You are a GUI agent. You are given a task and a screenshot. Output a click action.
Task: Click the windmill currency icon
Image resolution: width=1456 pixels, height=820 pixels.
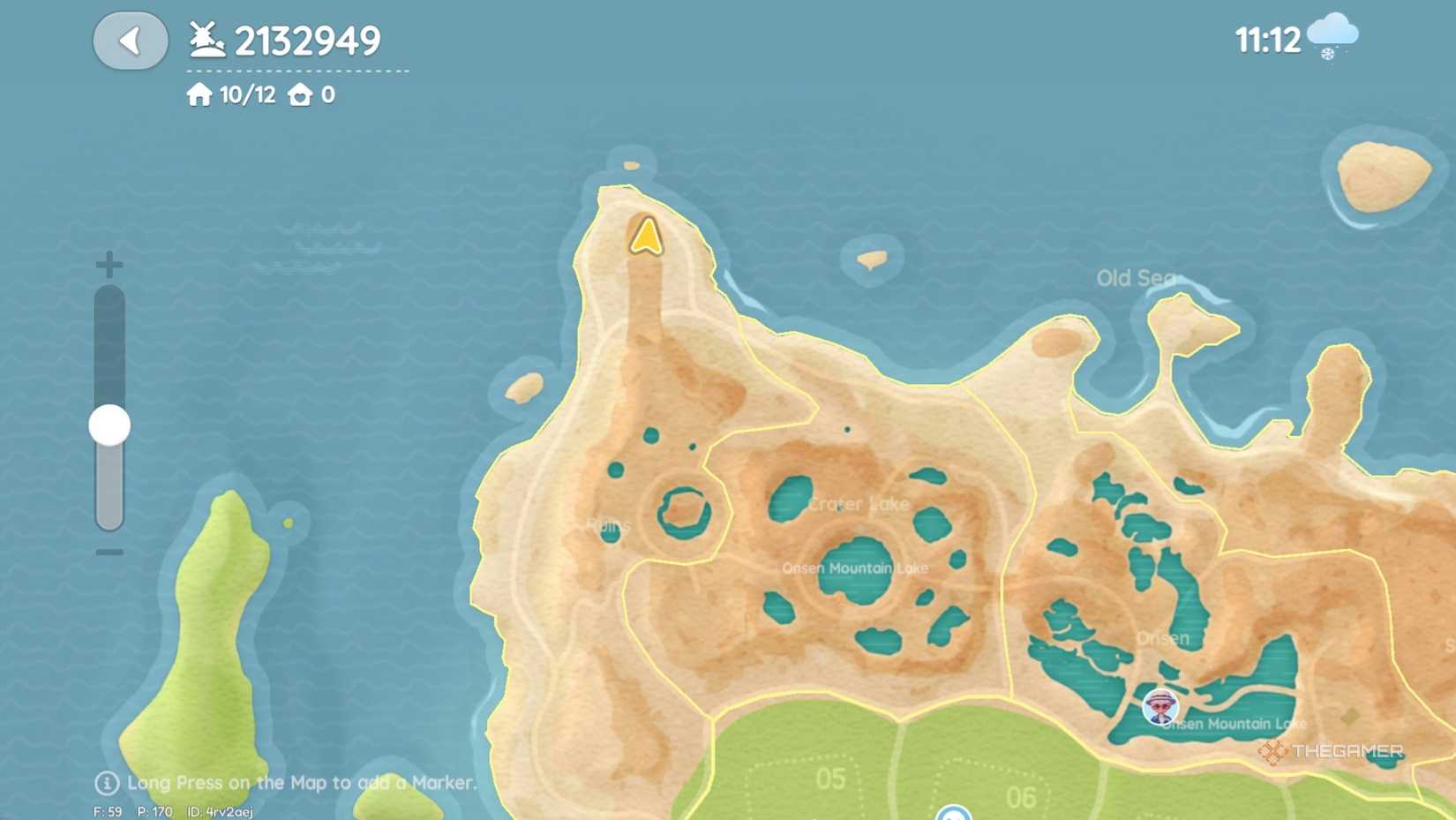[205, 38]
